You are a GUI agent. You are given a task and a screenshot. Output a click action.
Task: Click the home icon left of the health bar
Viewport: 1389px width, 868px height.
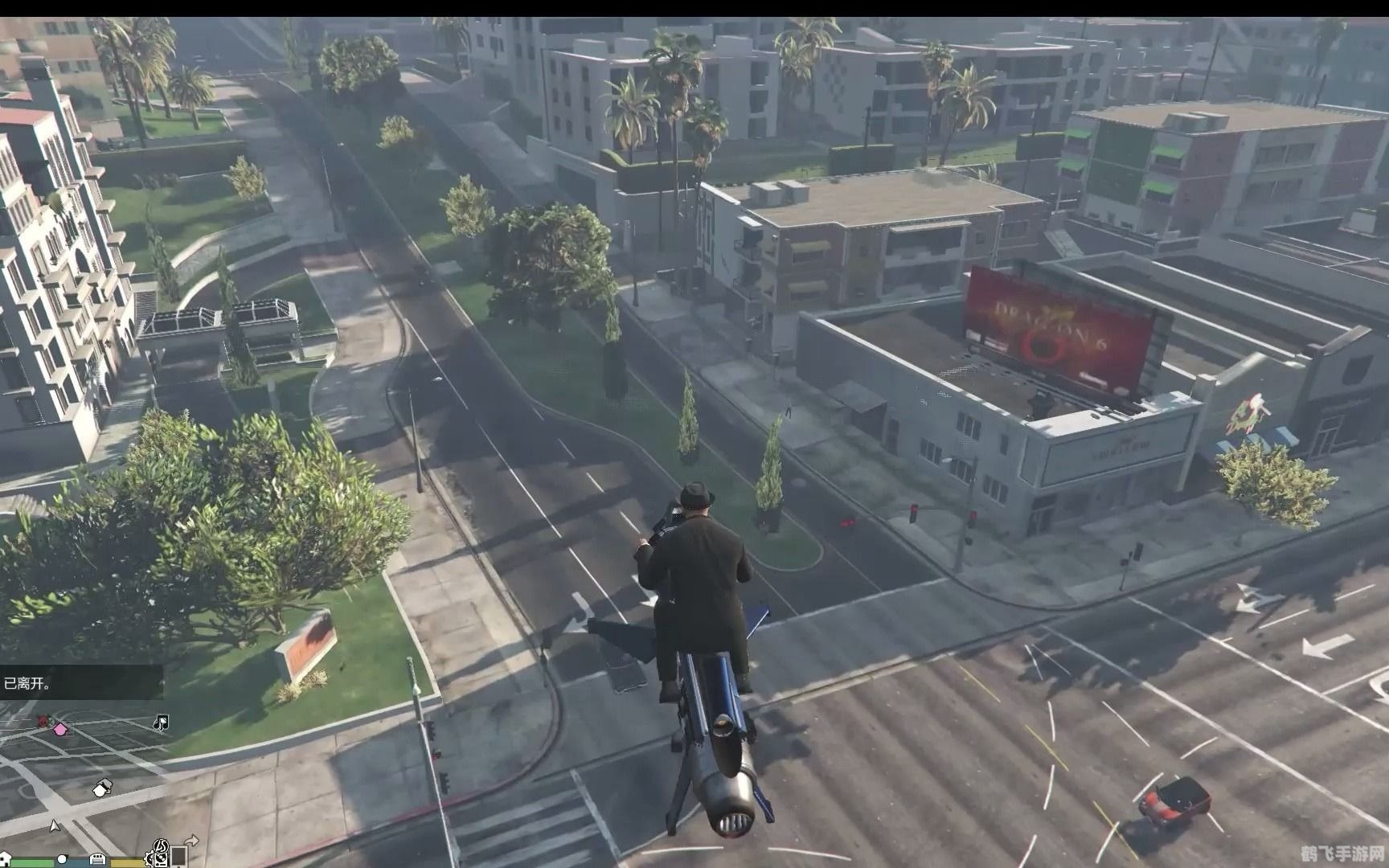(5, 858)
